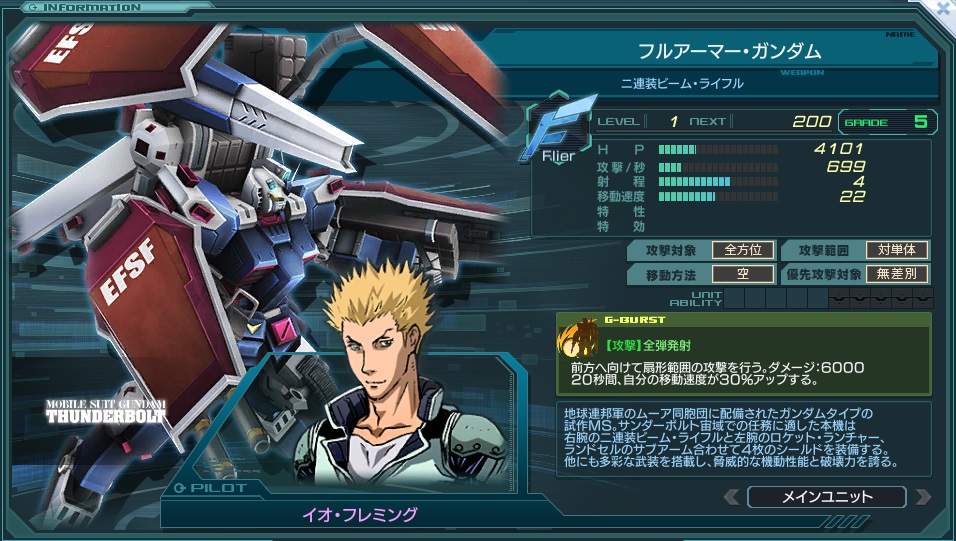
Task: Click the right arrow beside メインユニット
Action: tap(923, 497)
